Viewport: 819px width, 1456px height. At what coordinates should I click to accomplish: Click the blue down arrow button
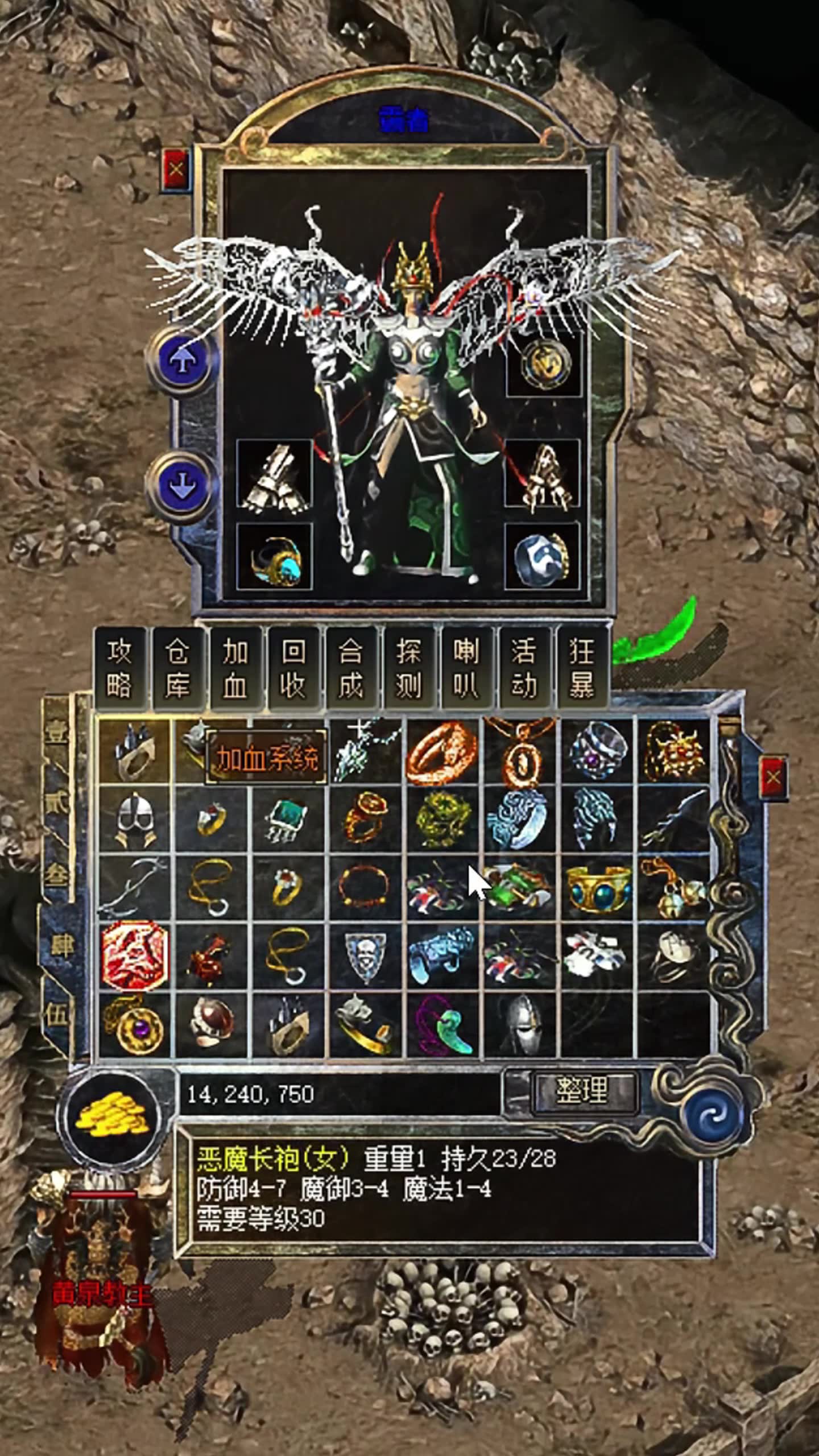coord(181,485)
